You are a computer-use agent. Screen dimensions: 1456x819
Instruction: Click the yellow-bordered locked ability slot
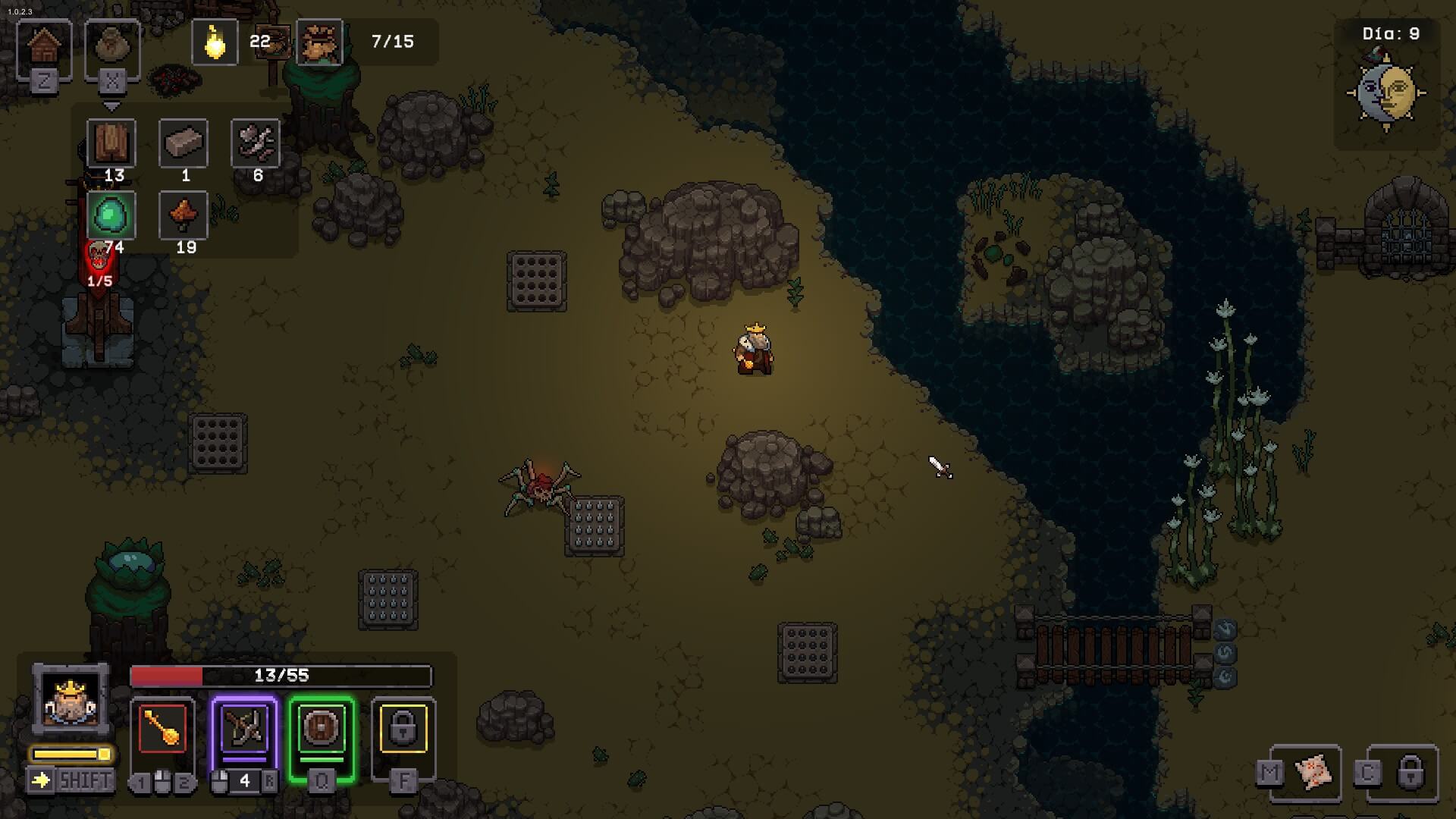(x=403, y=730)
